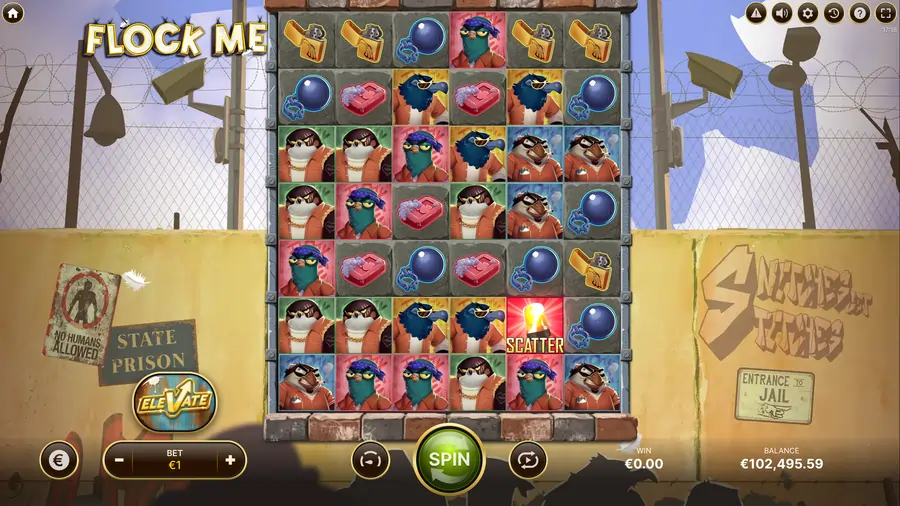Toggle the sound speaker icon
This screenshot has width=900, height=506.
coord(782,13)
